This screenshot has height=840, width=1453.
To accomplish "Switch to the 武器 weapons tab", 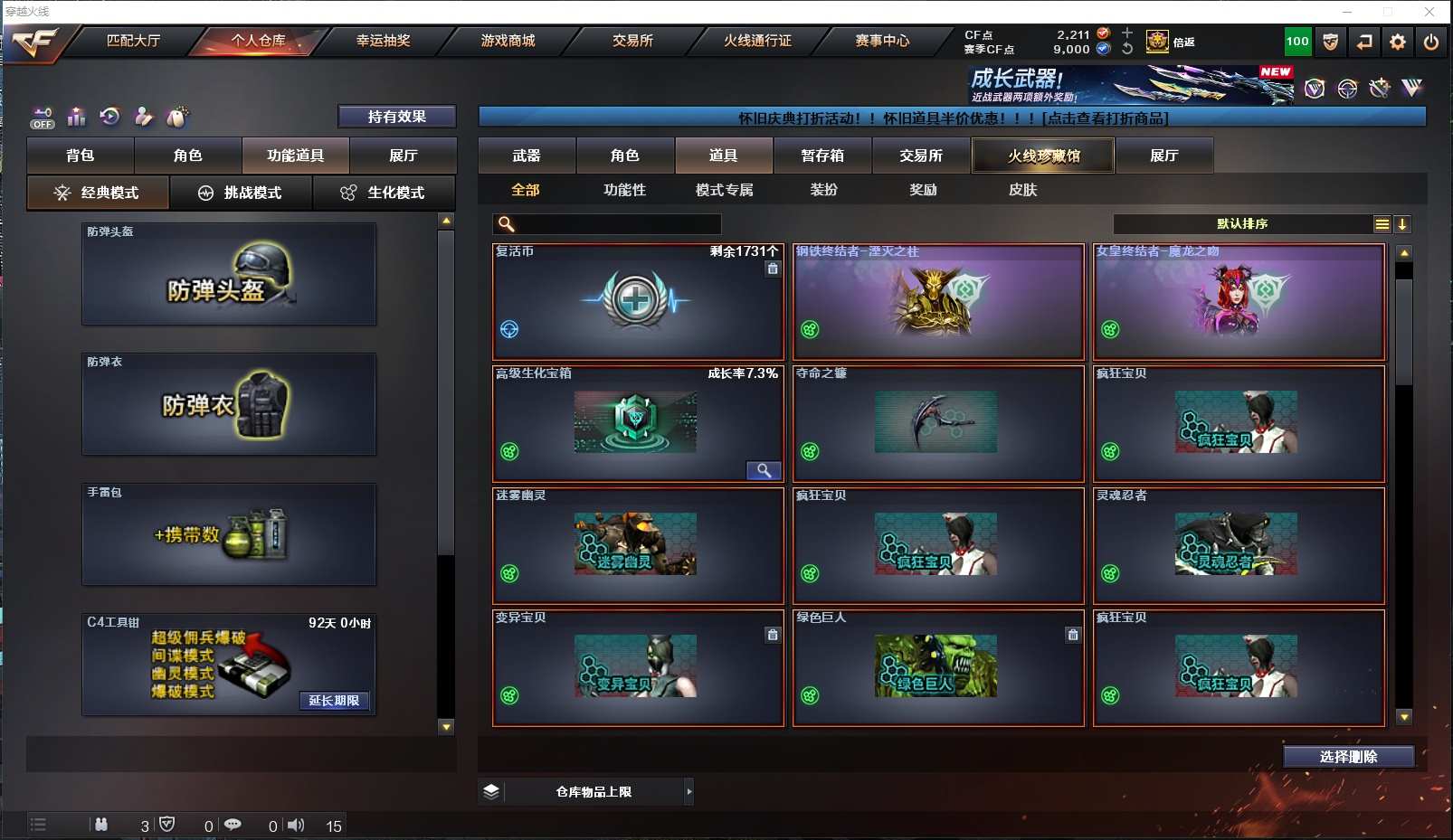I will click(x=527, y=156).
